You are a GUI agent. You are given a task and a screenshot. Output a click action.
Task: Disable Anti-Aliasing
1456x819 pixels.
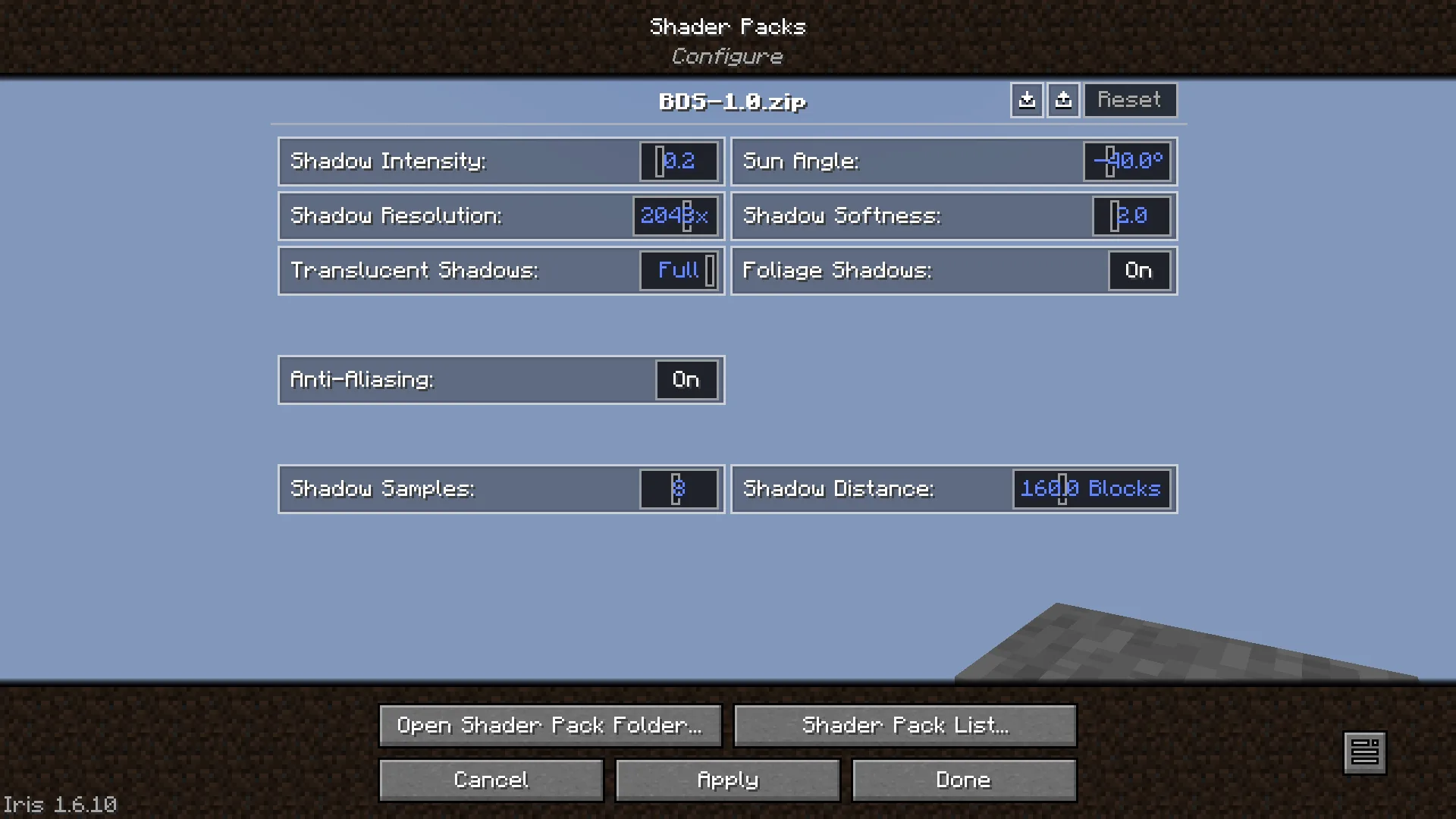[686, 380]
